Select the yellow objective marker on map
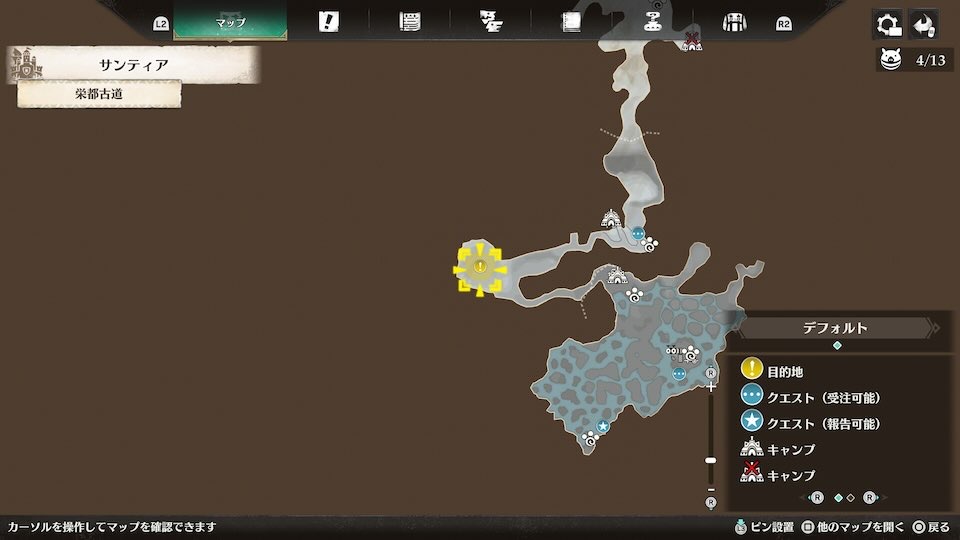The image size is (960, 540). tap(480, 268)
